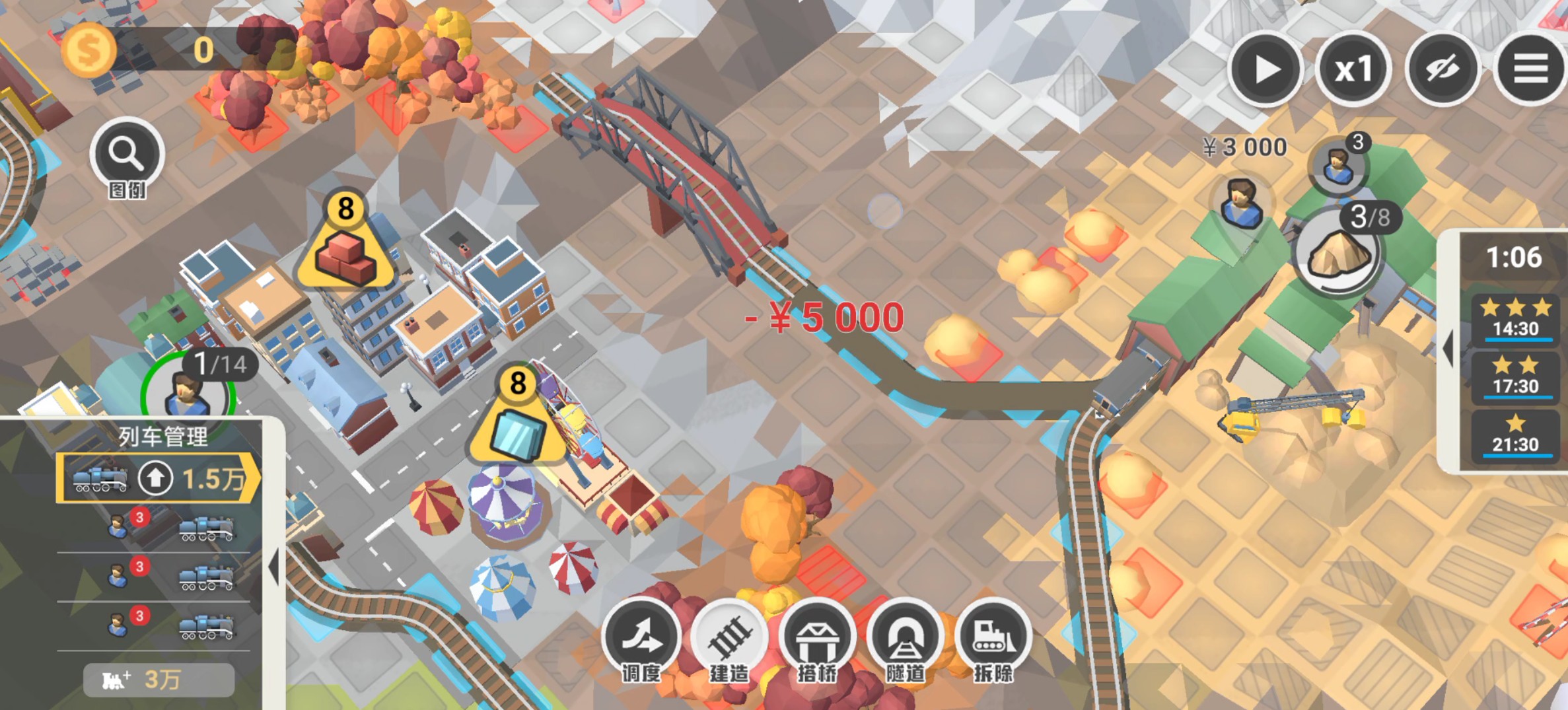The width and height of the screenshot is (1568, 710).
Task: Select the dispatch (调度) tool
Action: pos(642,637)
